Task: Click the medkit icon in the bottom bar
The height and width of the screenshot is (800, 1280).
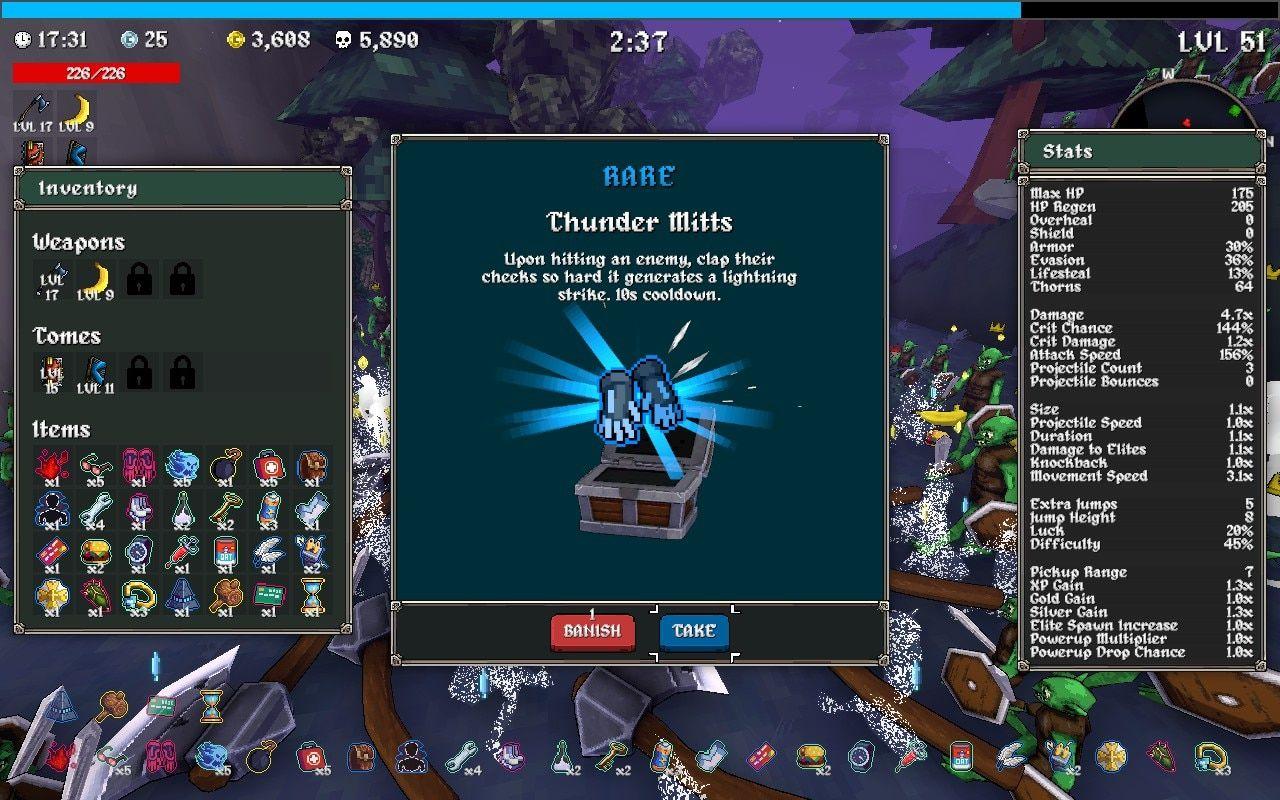Action: pyautogui.click(x=311, y=757)
